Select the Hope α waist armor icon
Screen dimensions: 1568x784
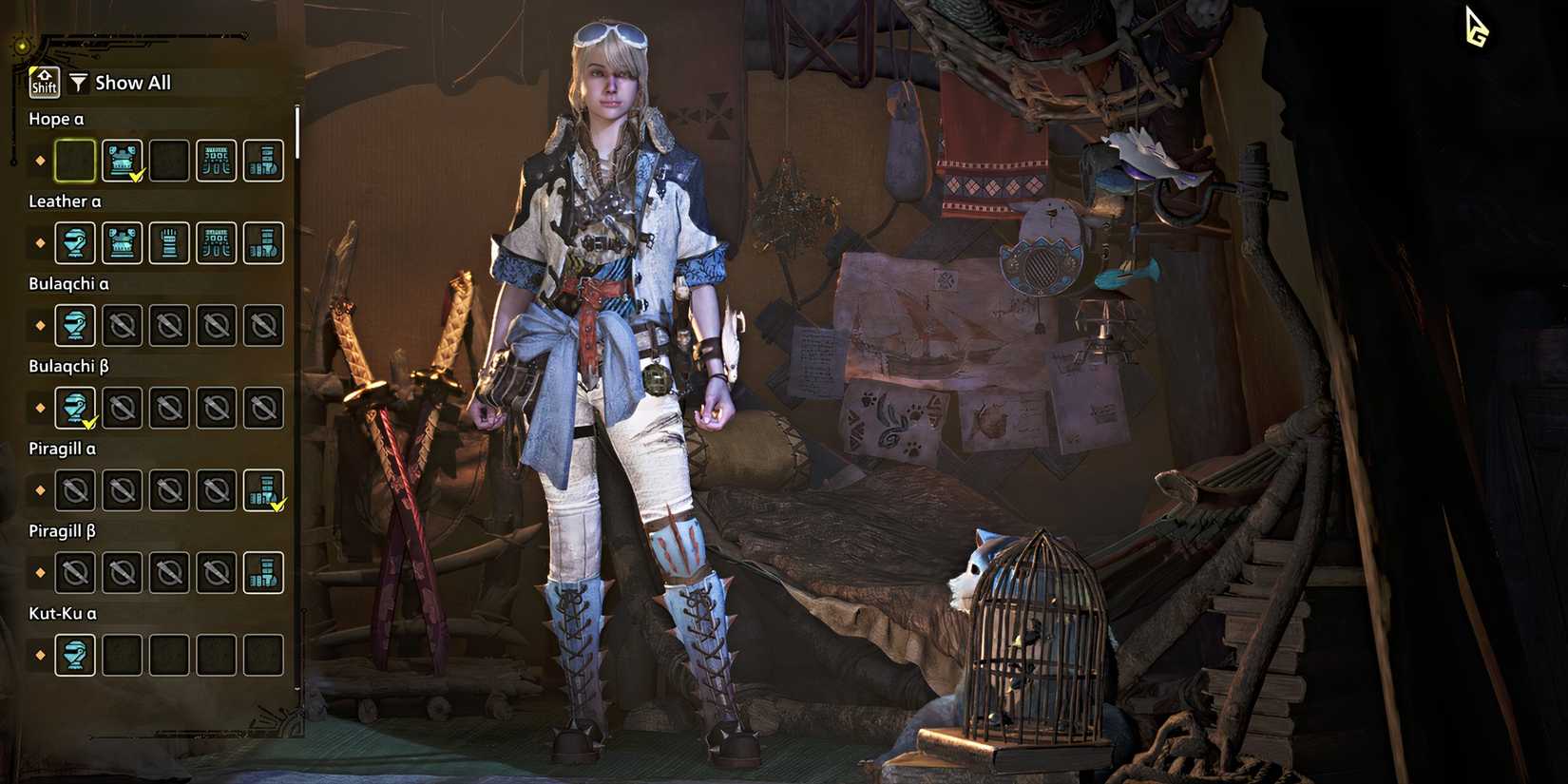click(x=216, y=161)
